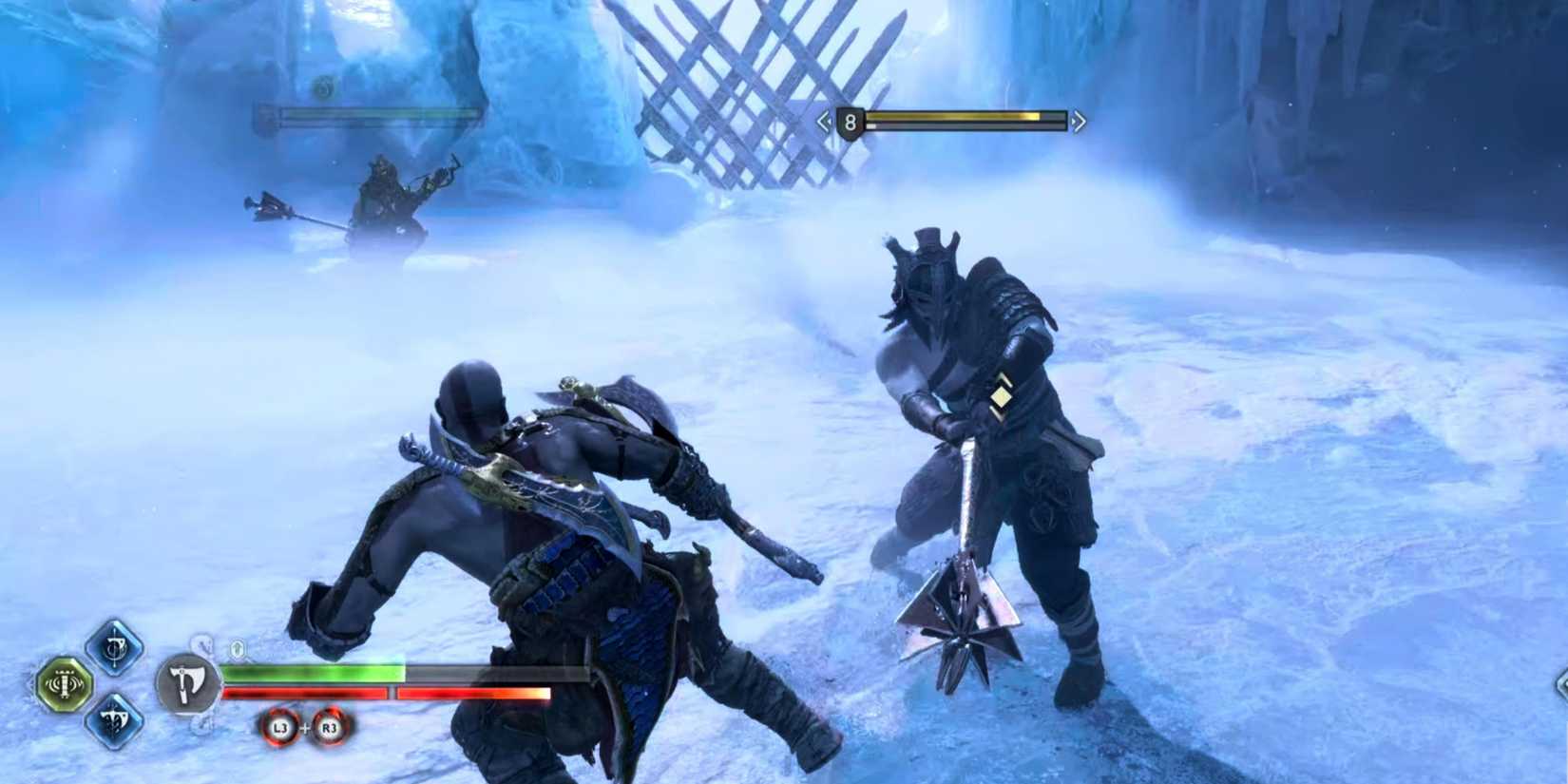Click the white stun segment under the boss bar
Viewport: 1568px width, 784px height.
[871, 126]
